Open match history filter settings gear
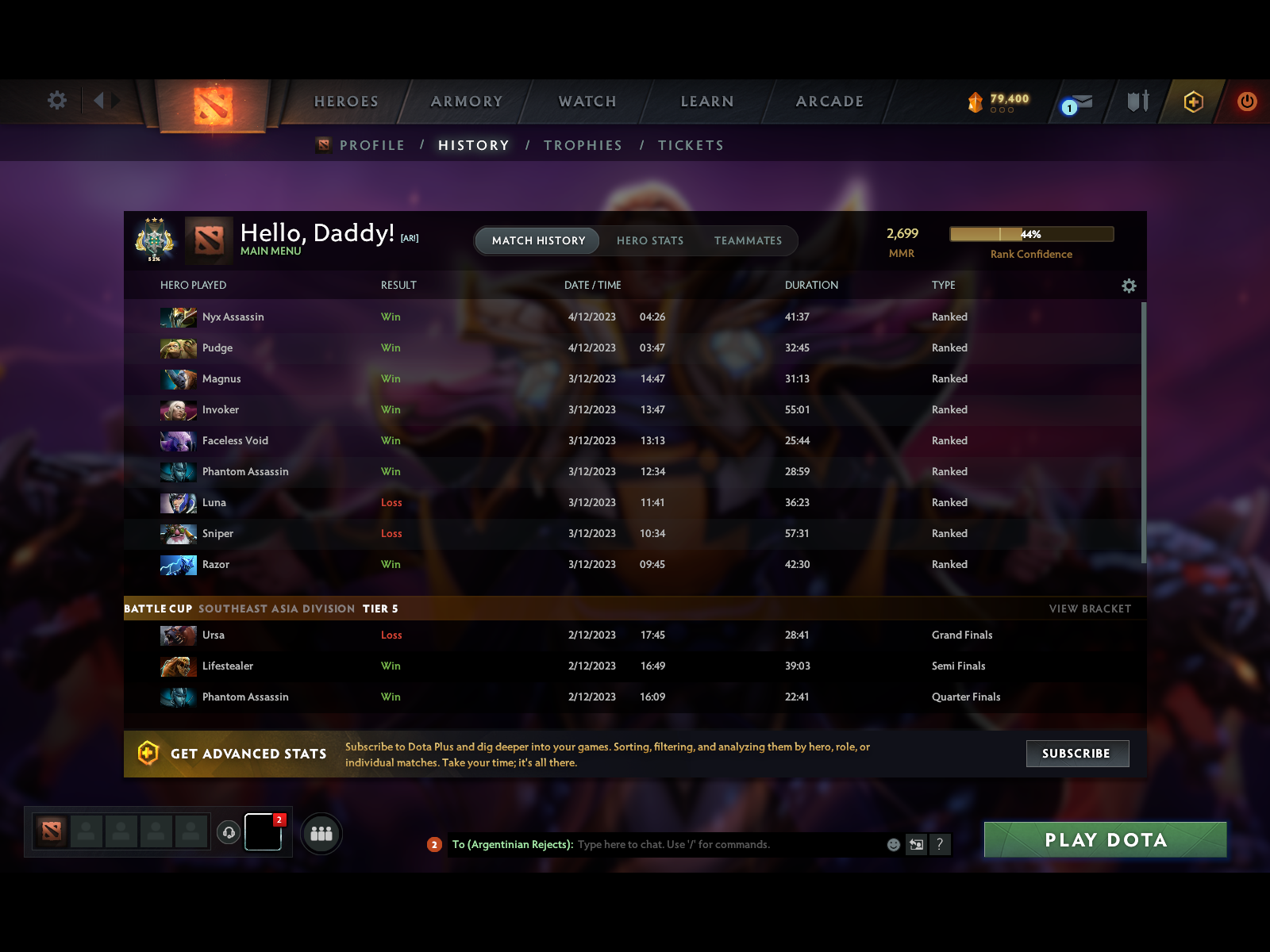 pyautogui.click(x=1129, y=285)
